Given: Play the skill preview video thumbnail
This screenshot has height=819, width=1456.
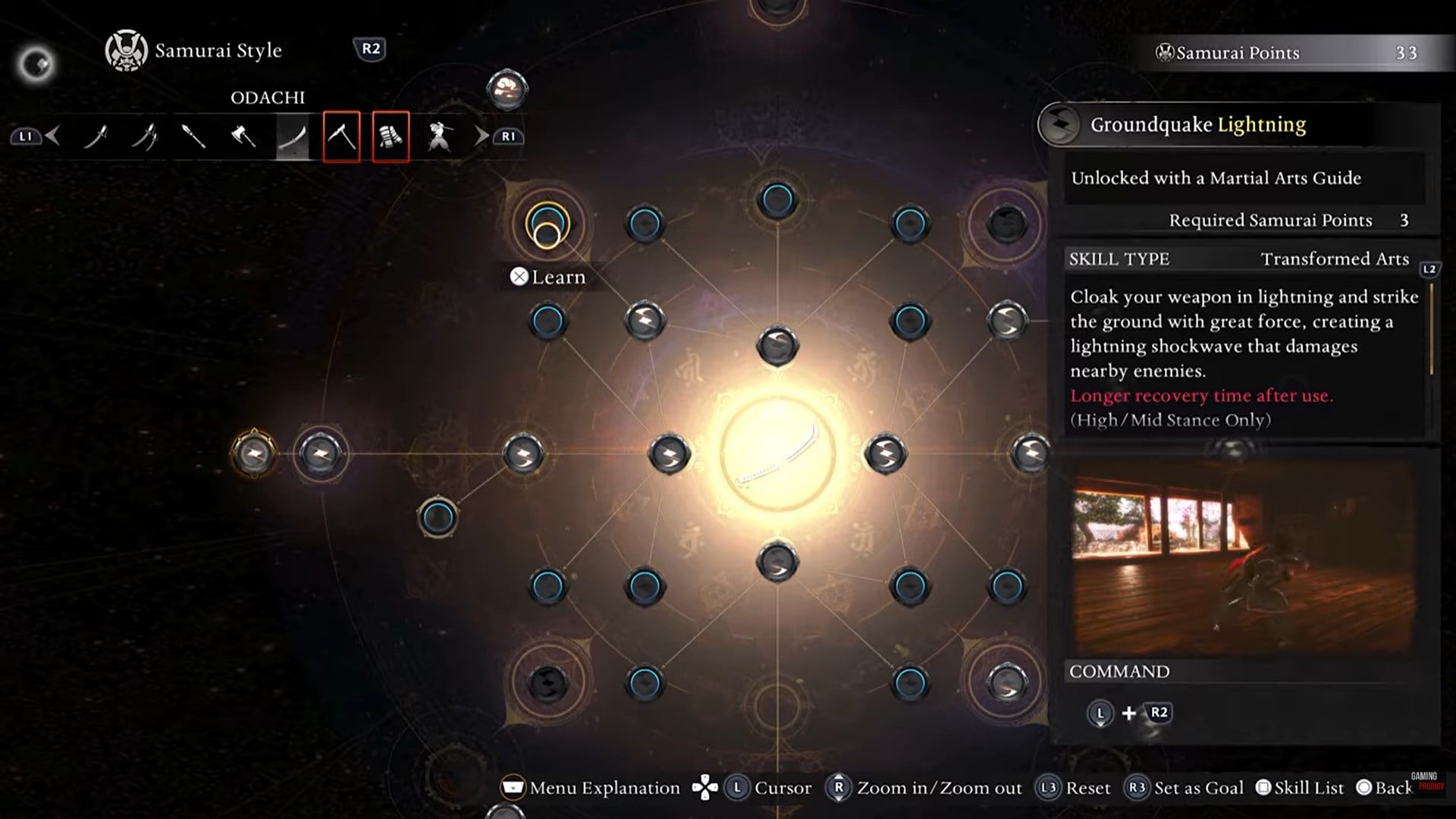Looking at the screenshot, I should tap(1244, 557).
